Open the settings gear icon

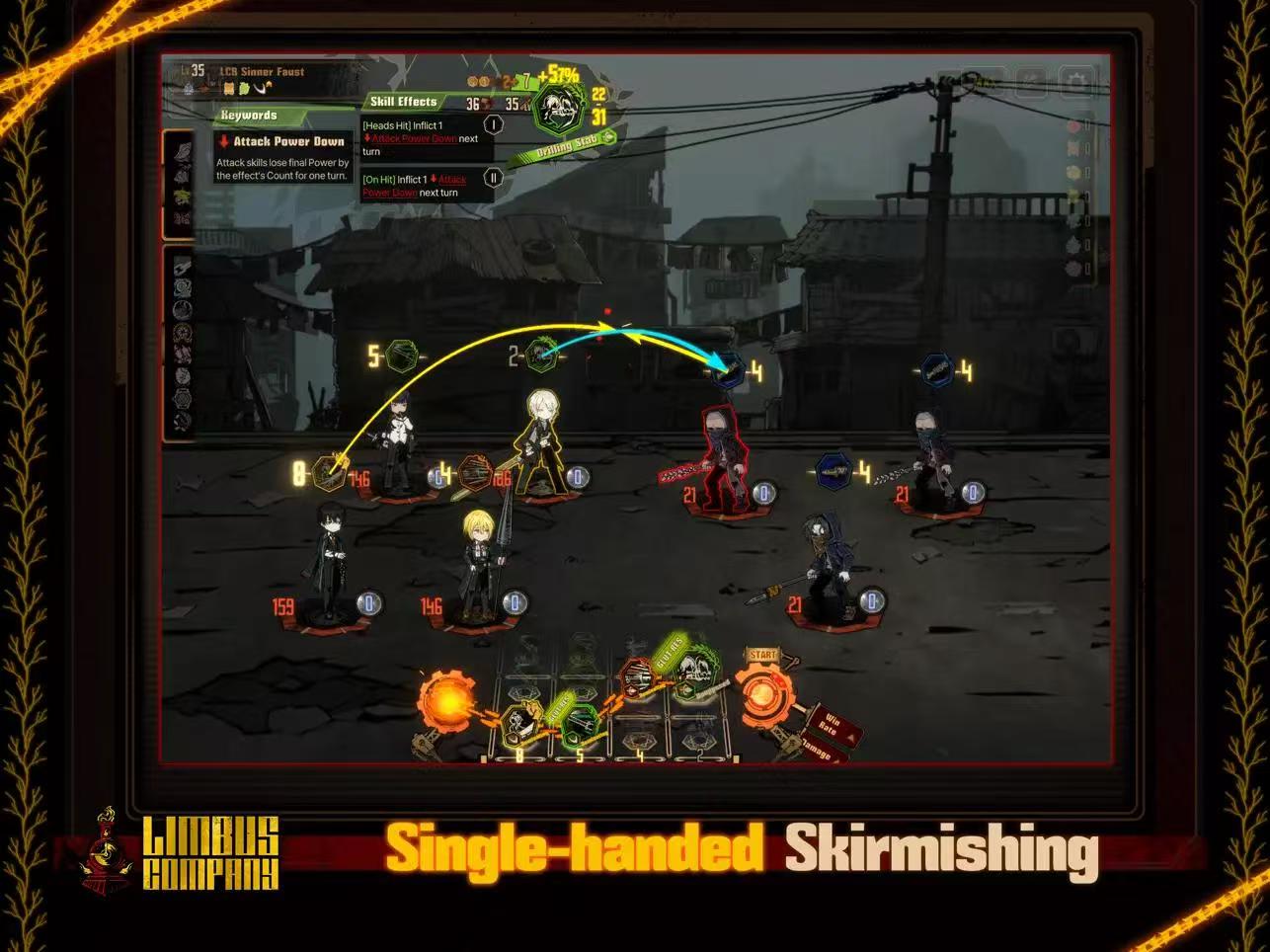(1075, 79)
